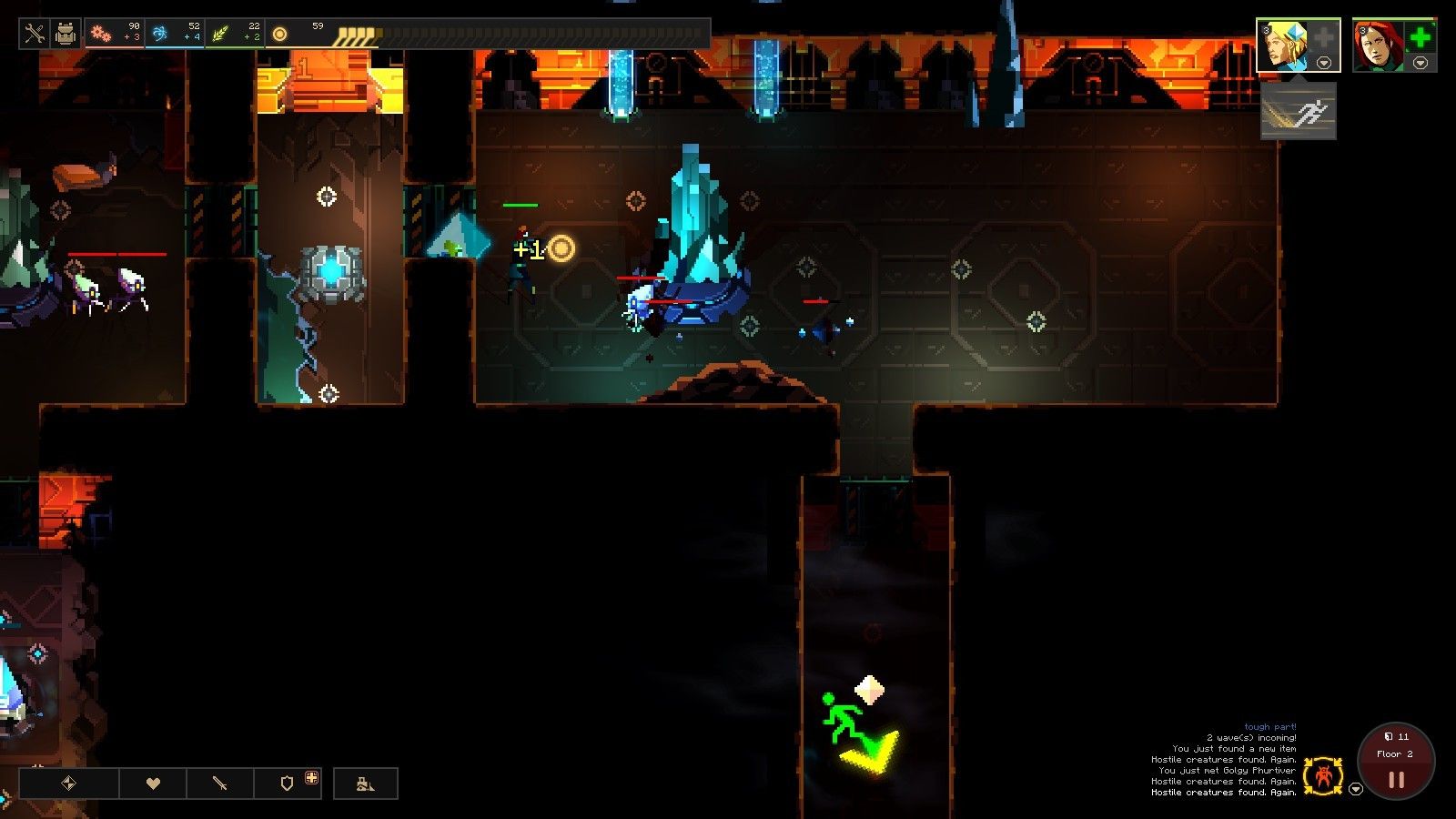Activate the sprint skill icon
This screenshot has width=1456, height=819.
1299,112
